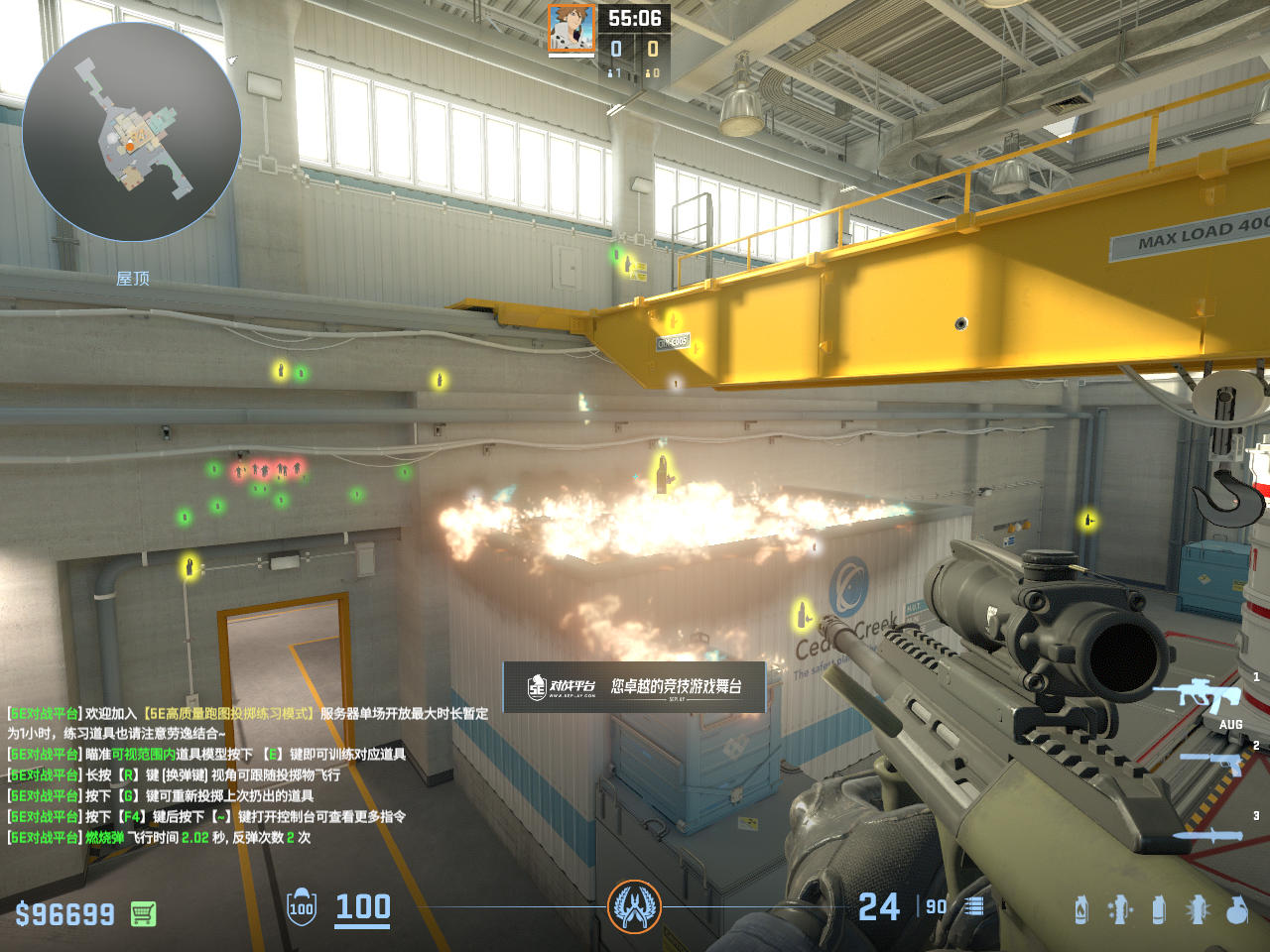Select the flashbang grenade icon
Image resolution: width=1270 pixels, height=952 pixels.
point(1198,909)
